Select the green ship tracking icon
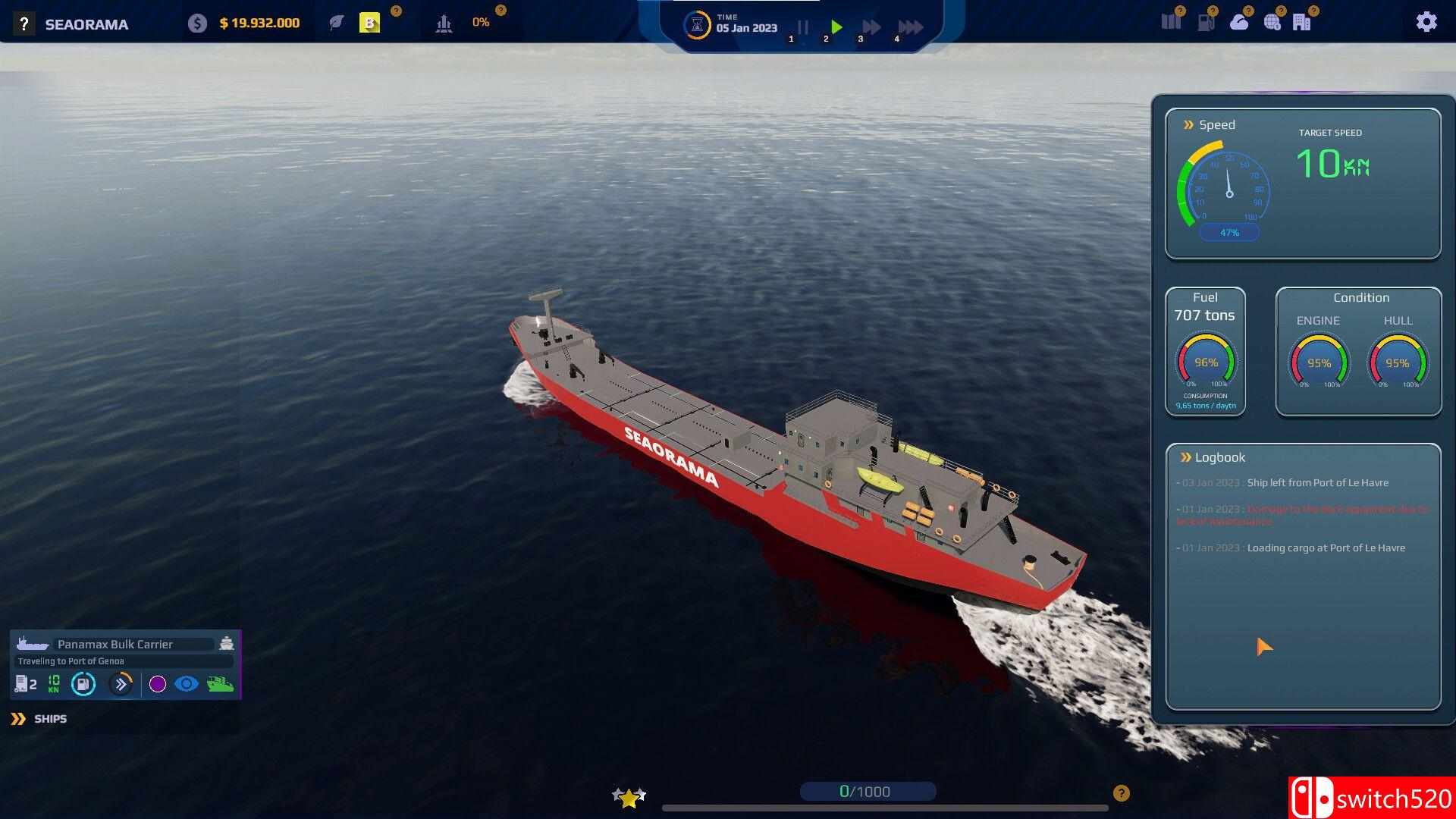This screenshot has width=1456, height=819. point(221,684)
